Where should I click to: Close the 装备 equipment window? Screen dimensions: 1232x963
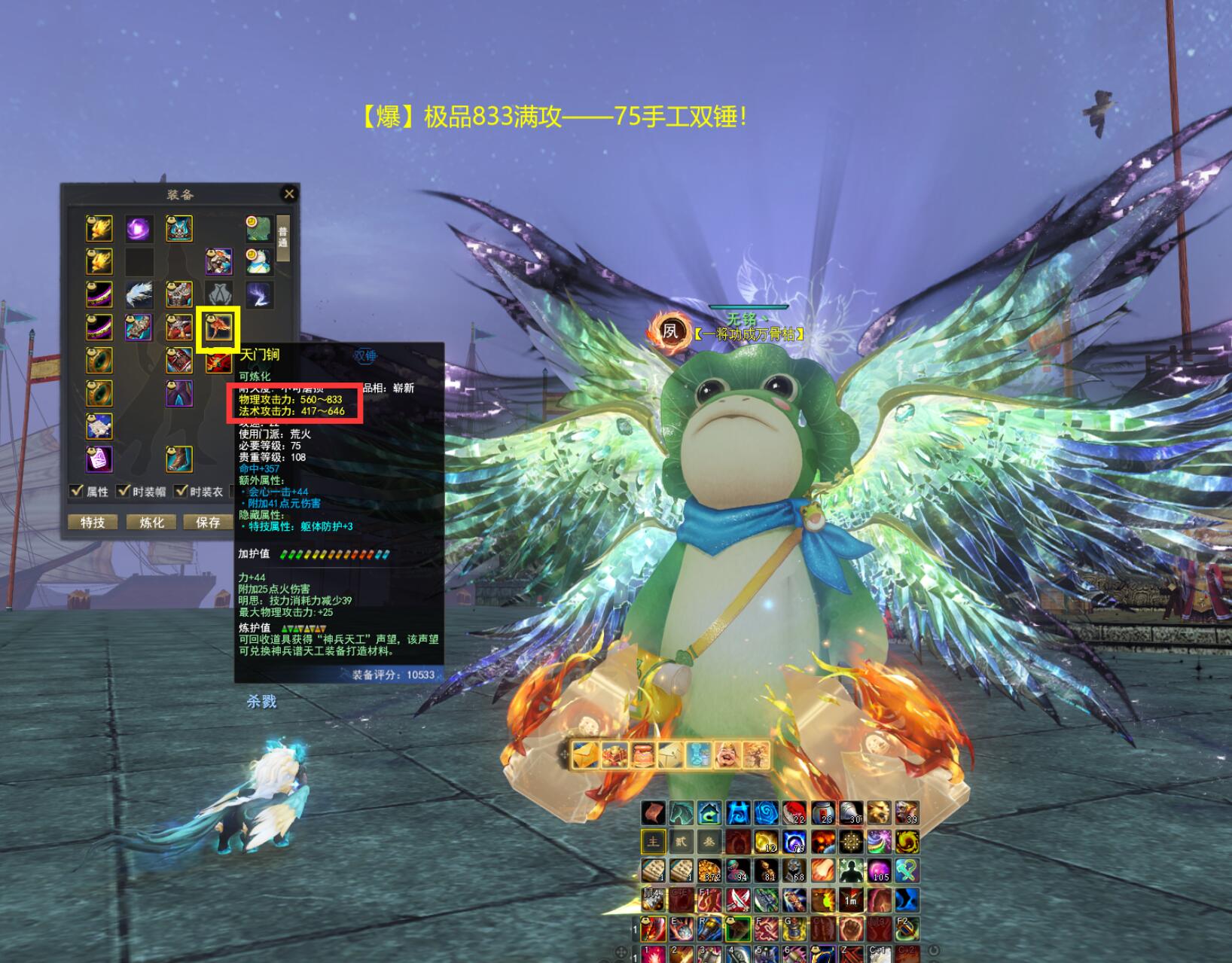pos(288,194)
